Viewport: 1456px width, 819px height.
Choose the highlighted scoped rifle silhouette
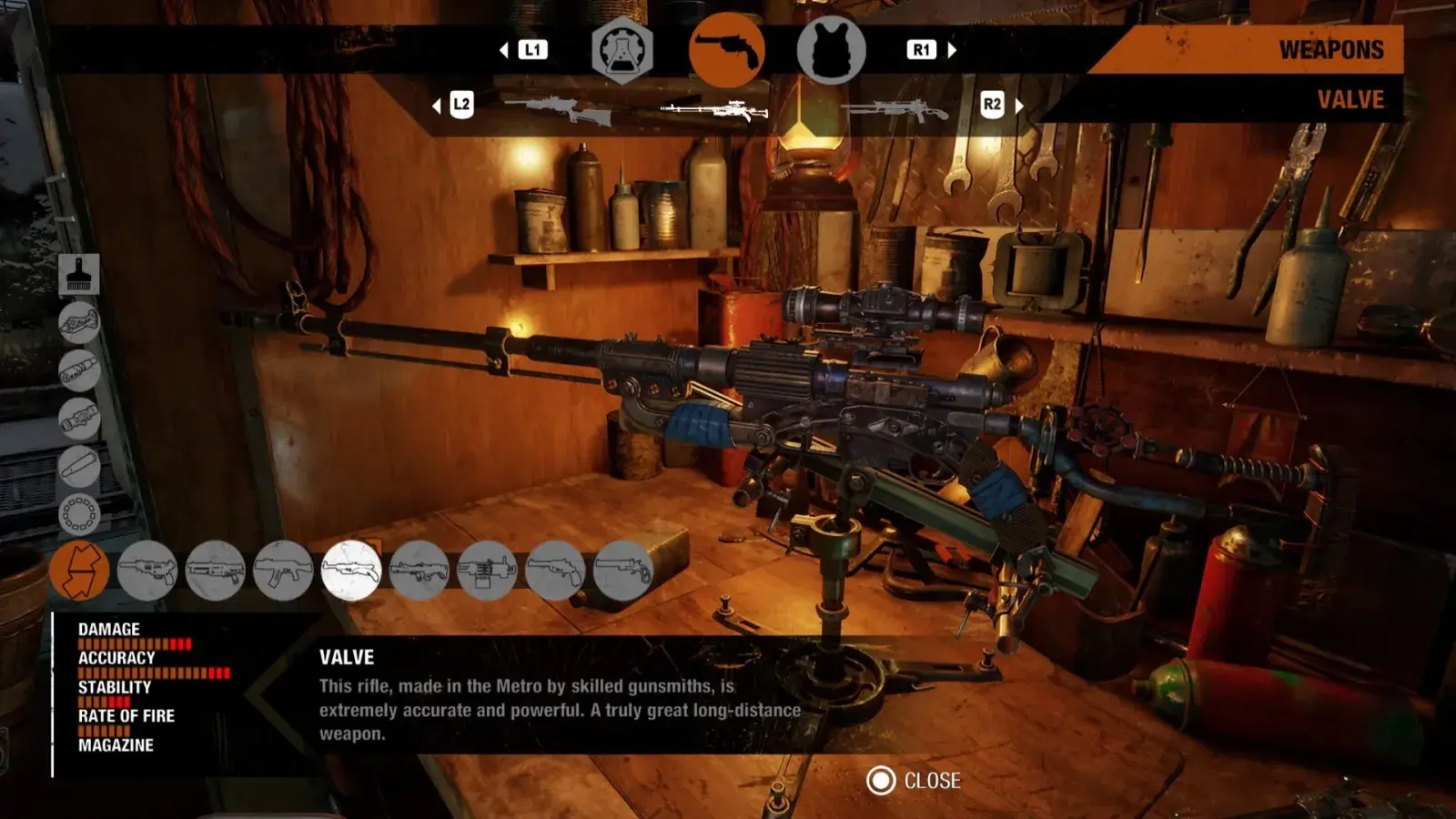tap(715, 111)
